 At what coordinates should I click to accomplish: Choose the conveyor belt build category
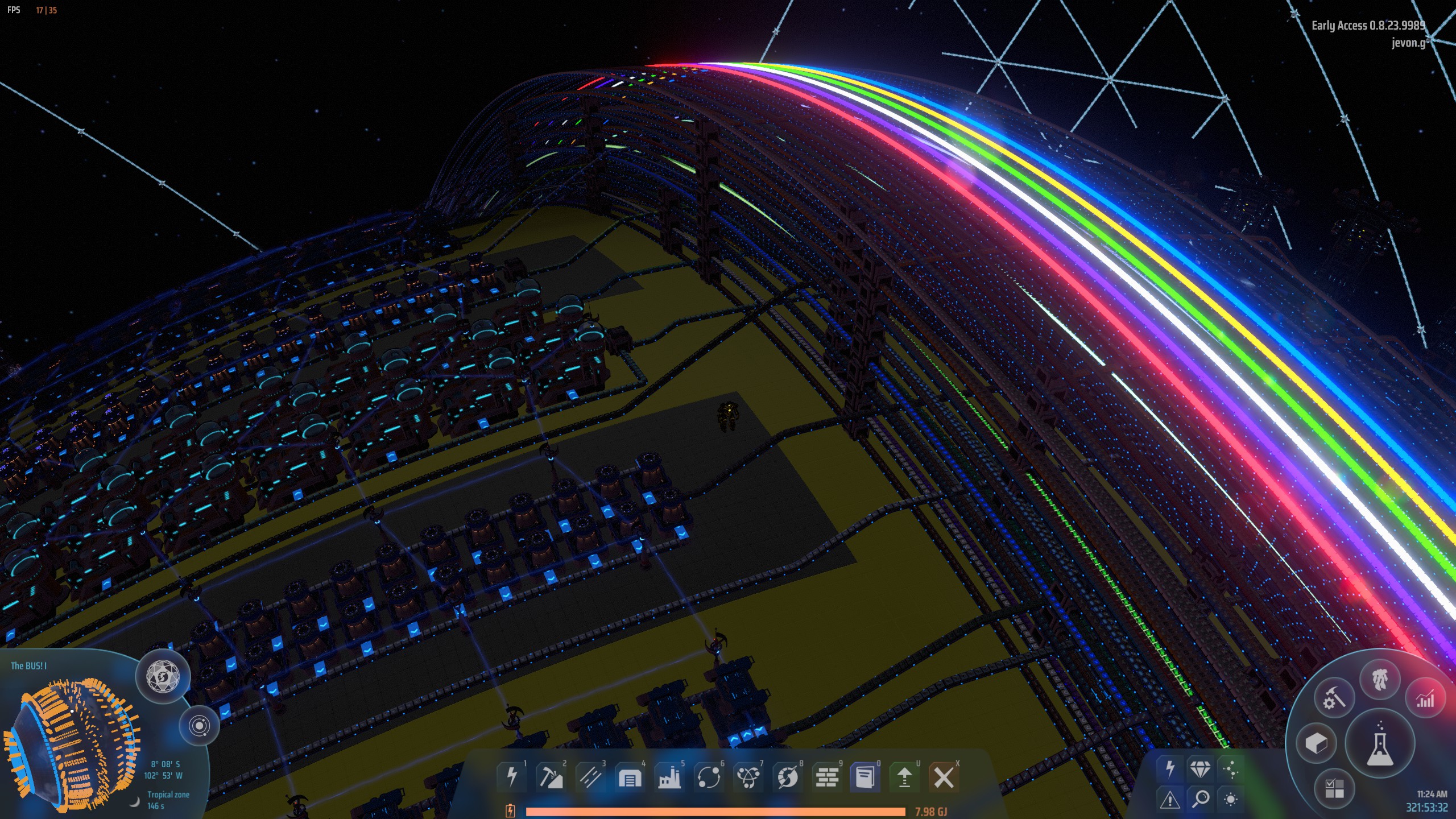coord(590,776)
